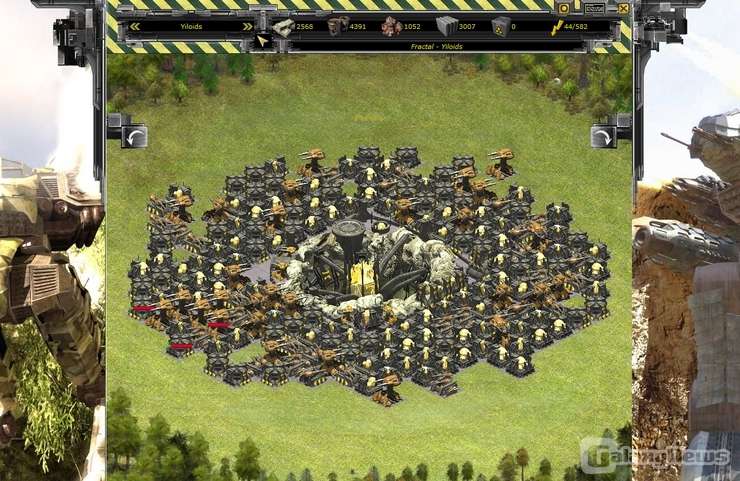Rotate the view clockwise
Screen dimensions: 740x481
[604, 135]
